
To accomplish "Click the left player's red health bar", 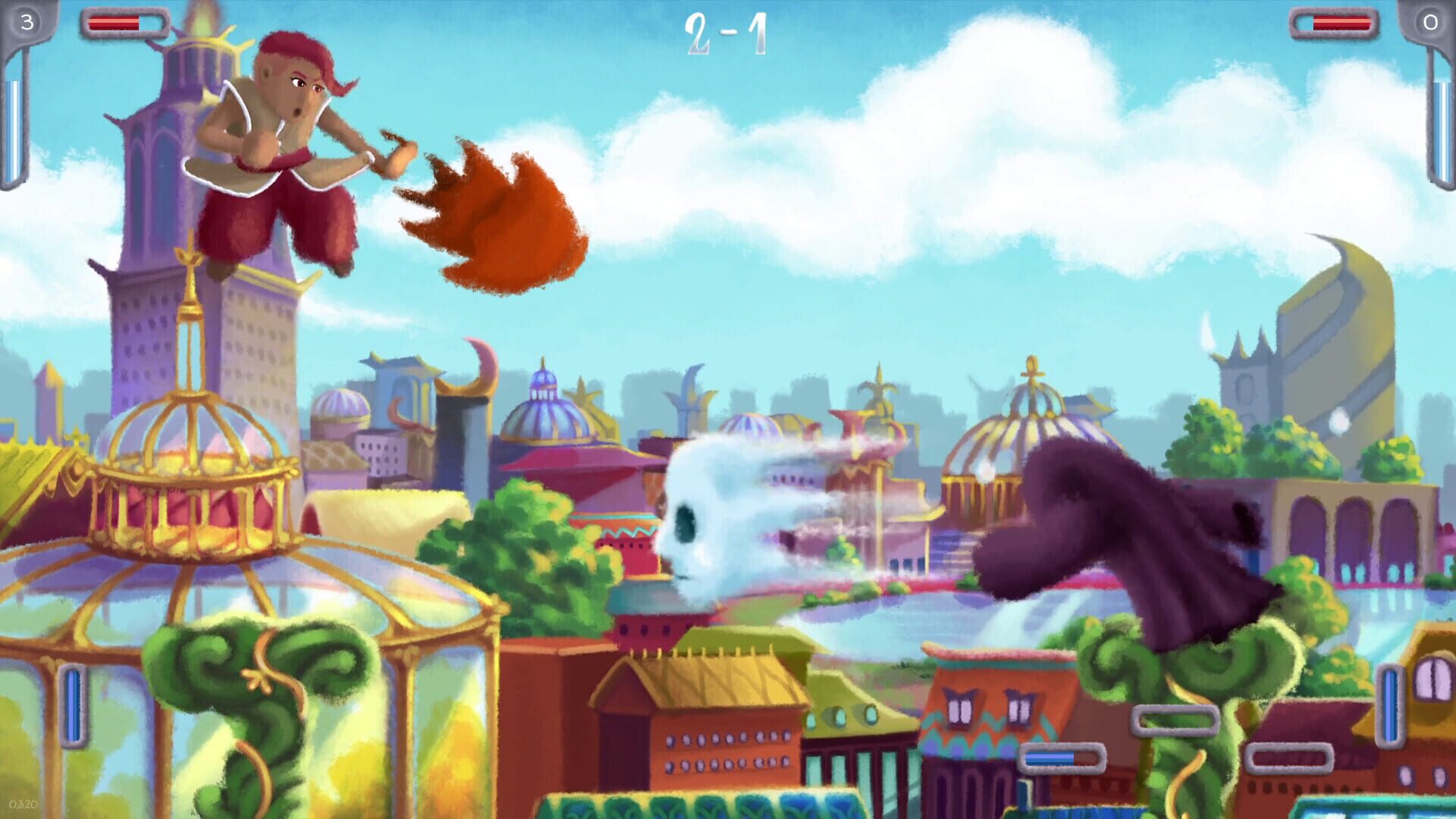I will tap(115, 23).
